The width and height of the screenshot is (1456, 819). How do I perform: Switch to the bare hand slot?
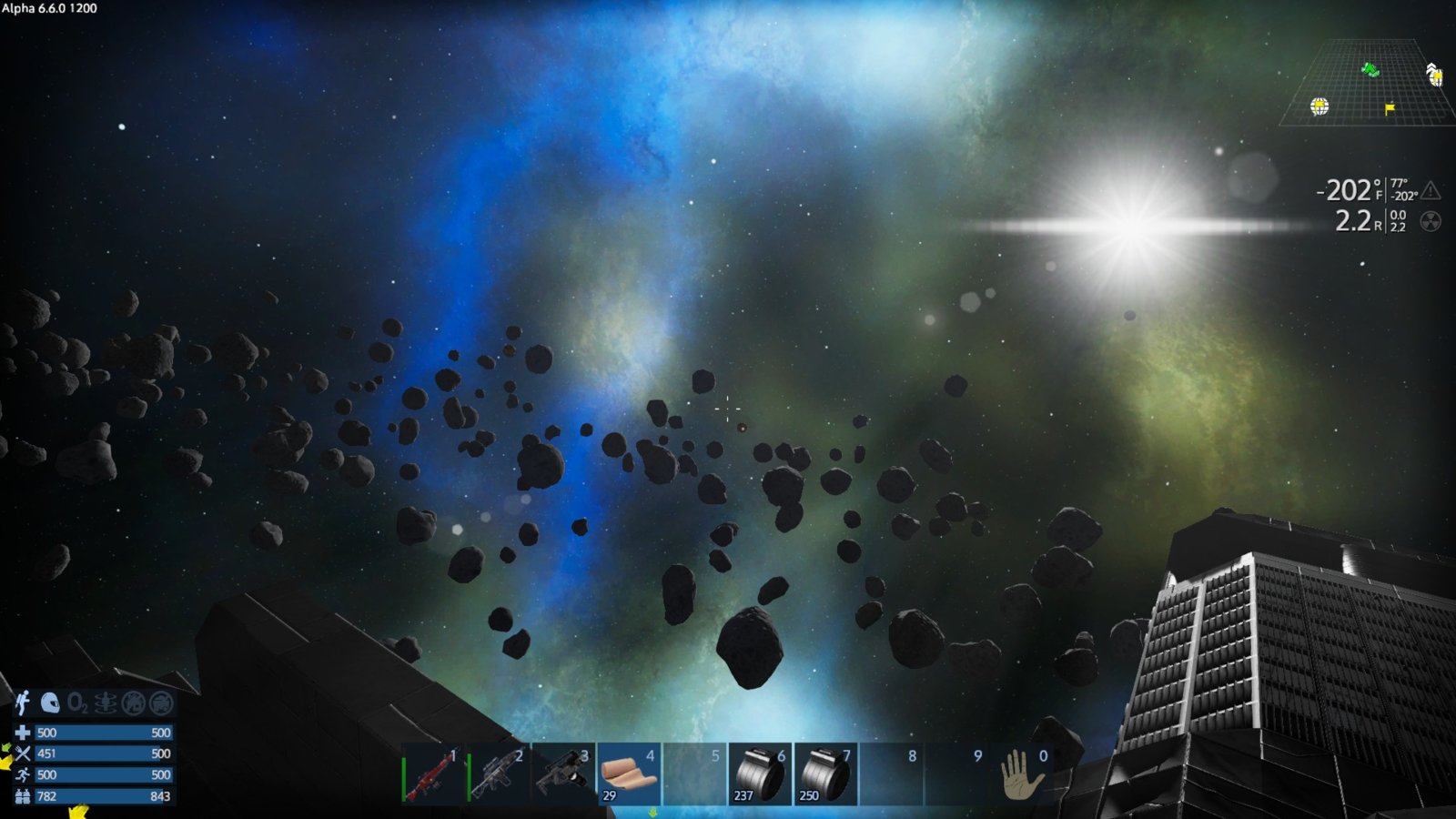(1022, 774)
